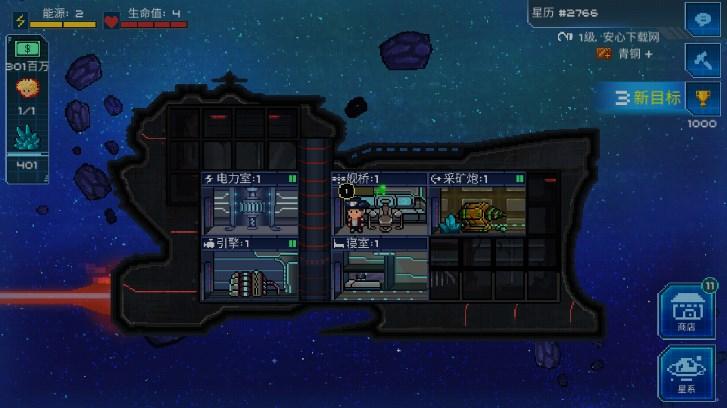The height and width of the screenshot is (408, 727).
Task: Tap the teal mineral crystal icon
Action: [x=27, y=138]
